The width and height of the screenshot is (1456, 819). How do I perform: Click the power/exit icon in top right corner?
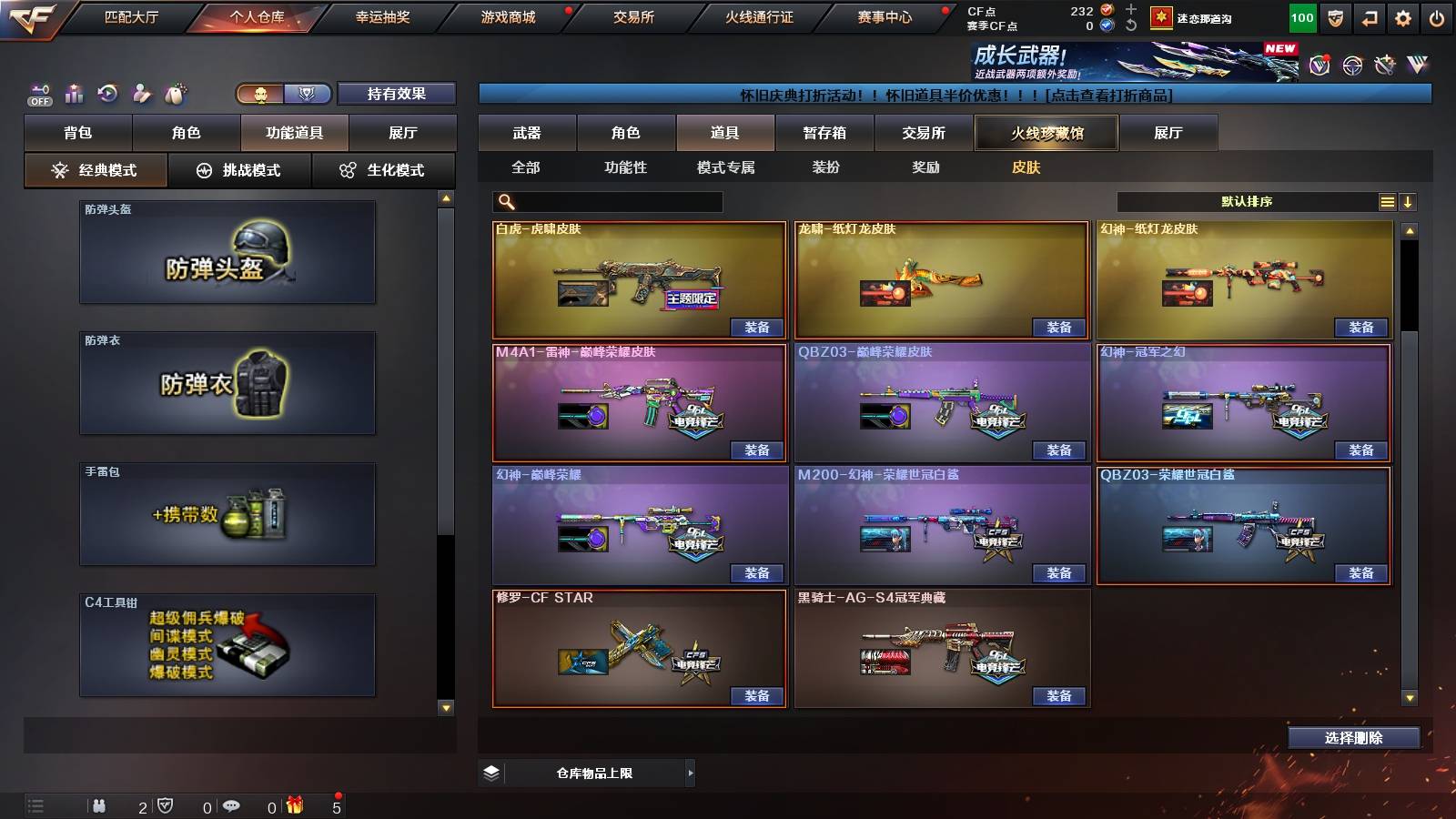[x=1435, y=16]
